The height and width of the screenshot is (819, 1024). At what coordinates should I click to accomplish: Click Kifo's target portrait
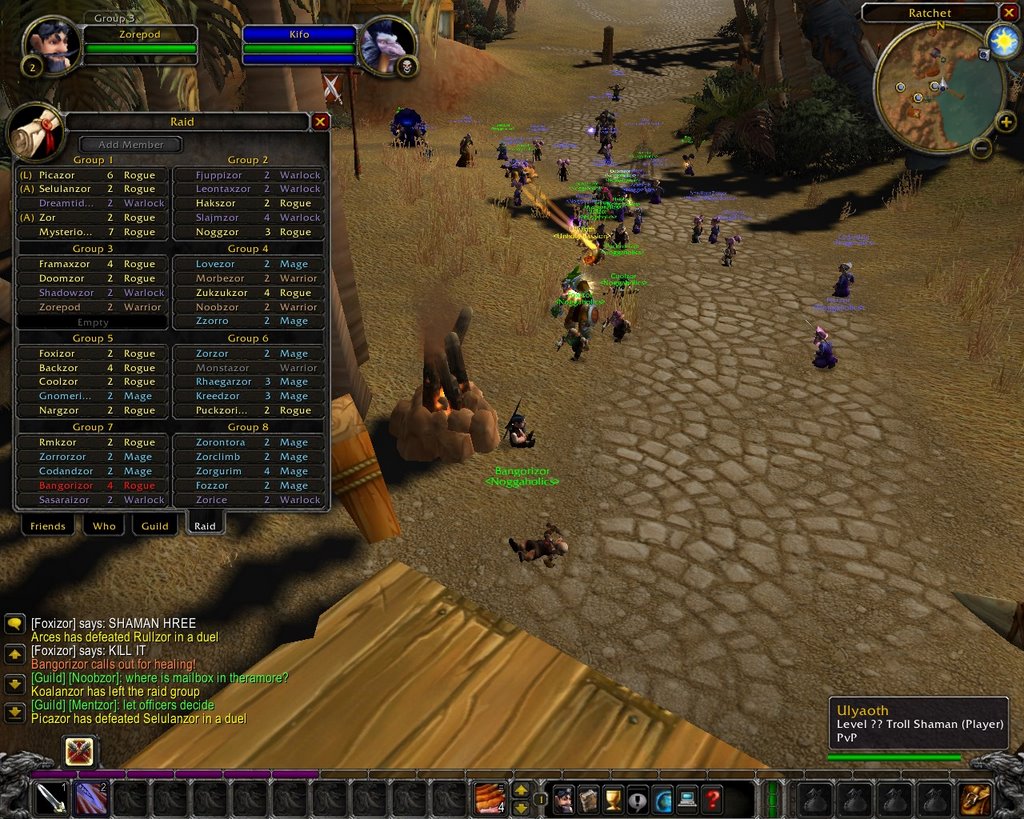coord(385,45)
